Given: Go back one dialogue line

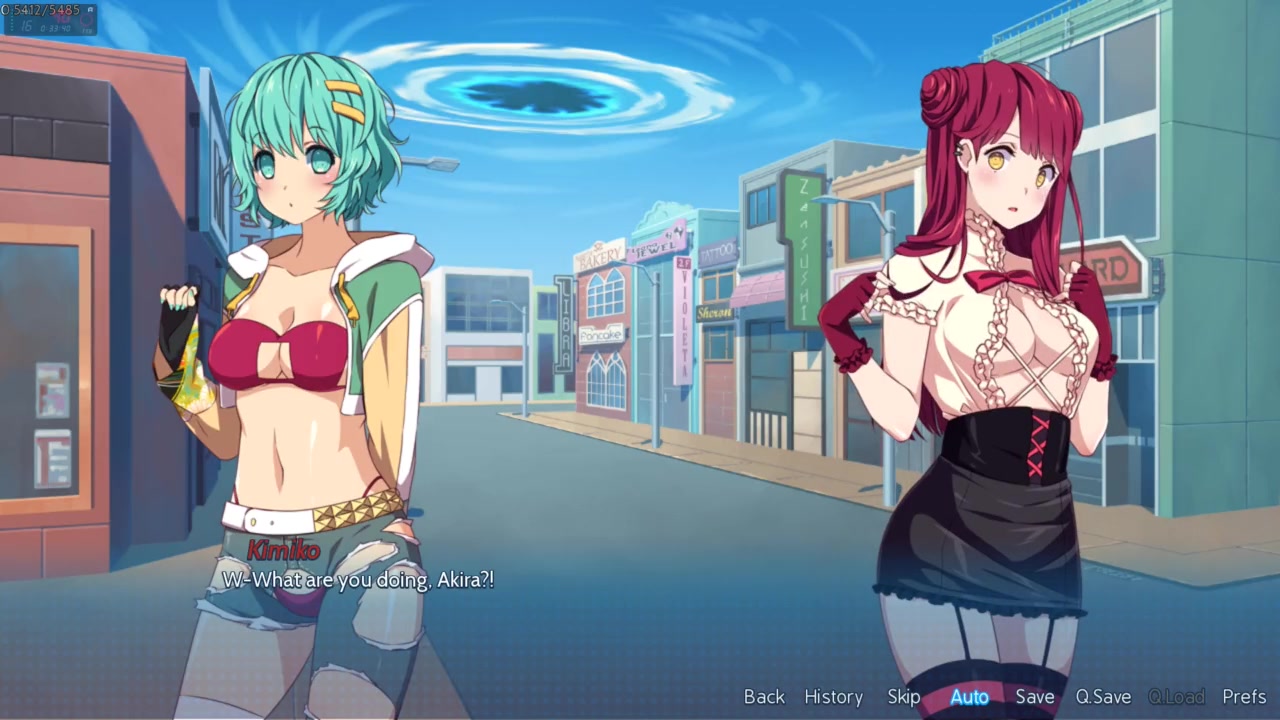Looking at the screenshot, I should (x=764, y=697).
